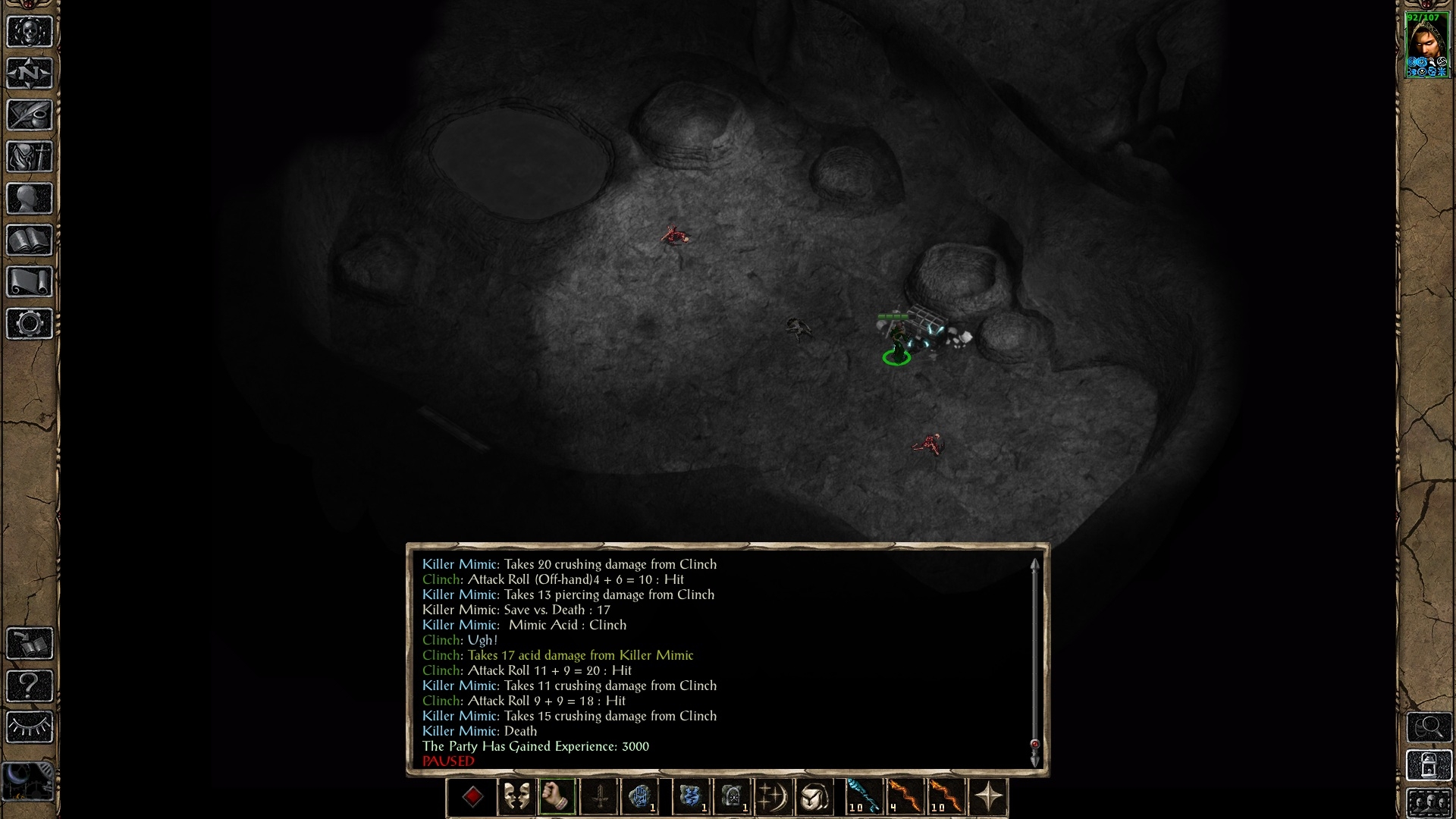Open the priest scroll screen
The width and height of the screenshot is (1456, 819).
pyautogui.click(x=30, y=282)
